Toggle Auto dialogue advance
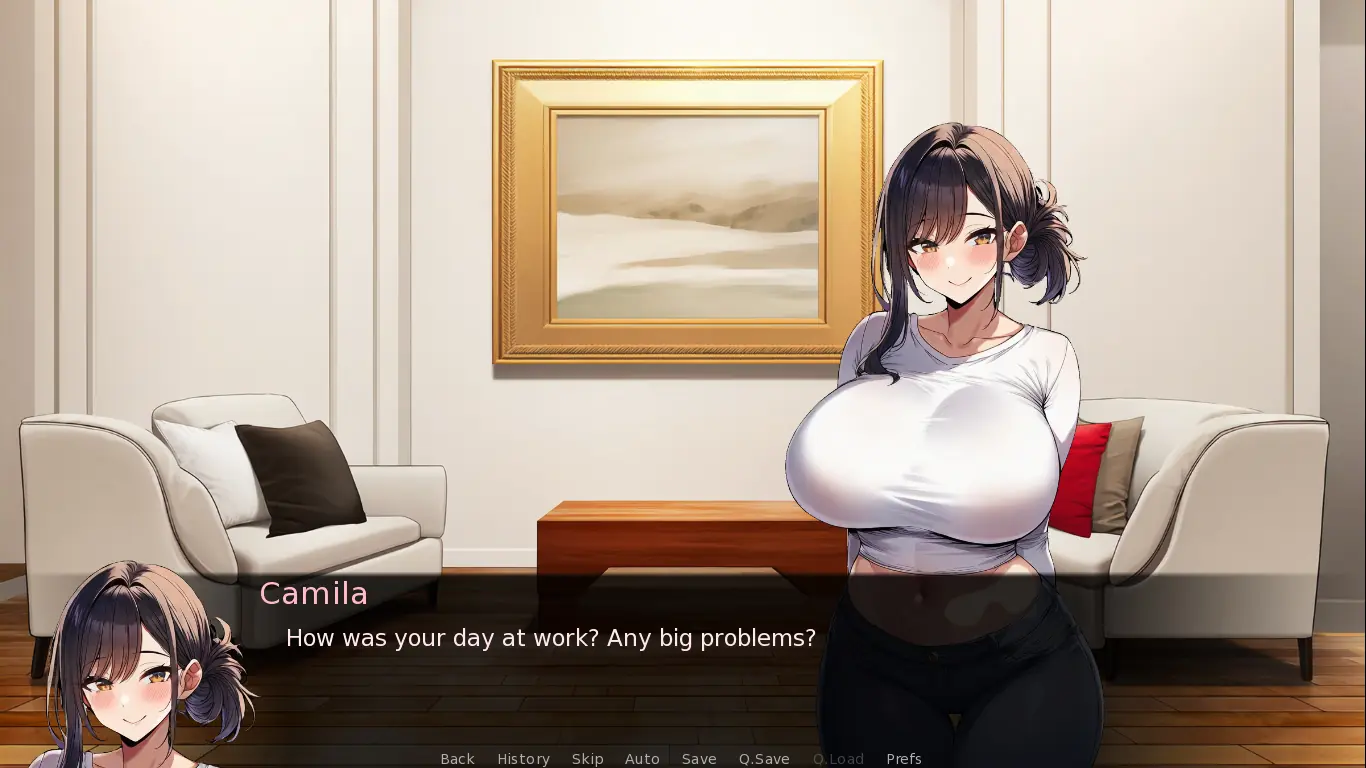1366x768 pixels. click(642, 759)
